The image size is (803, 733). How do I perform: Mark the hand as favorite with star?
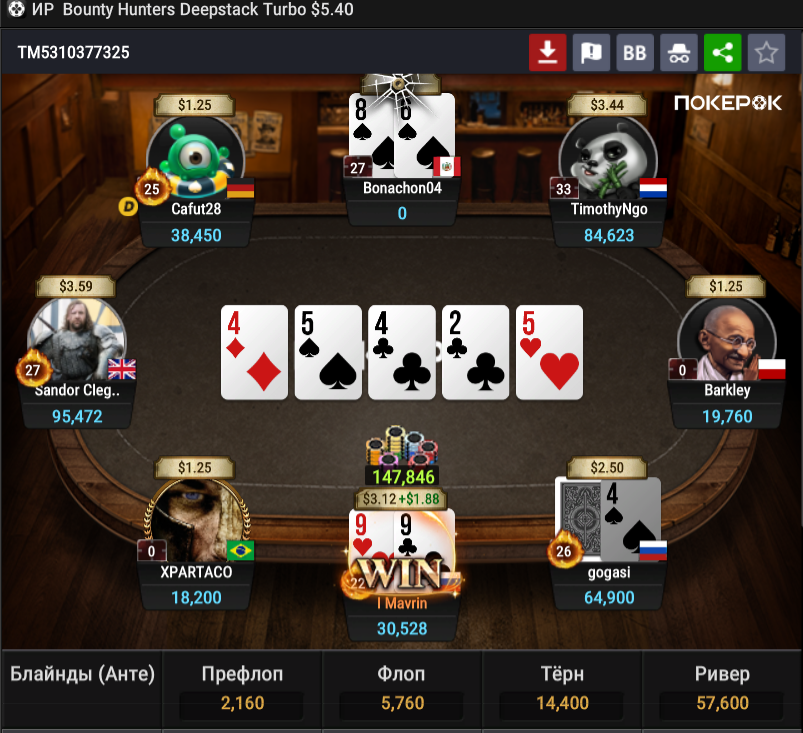(766, 53)
